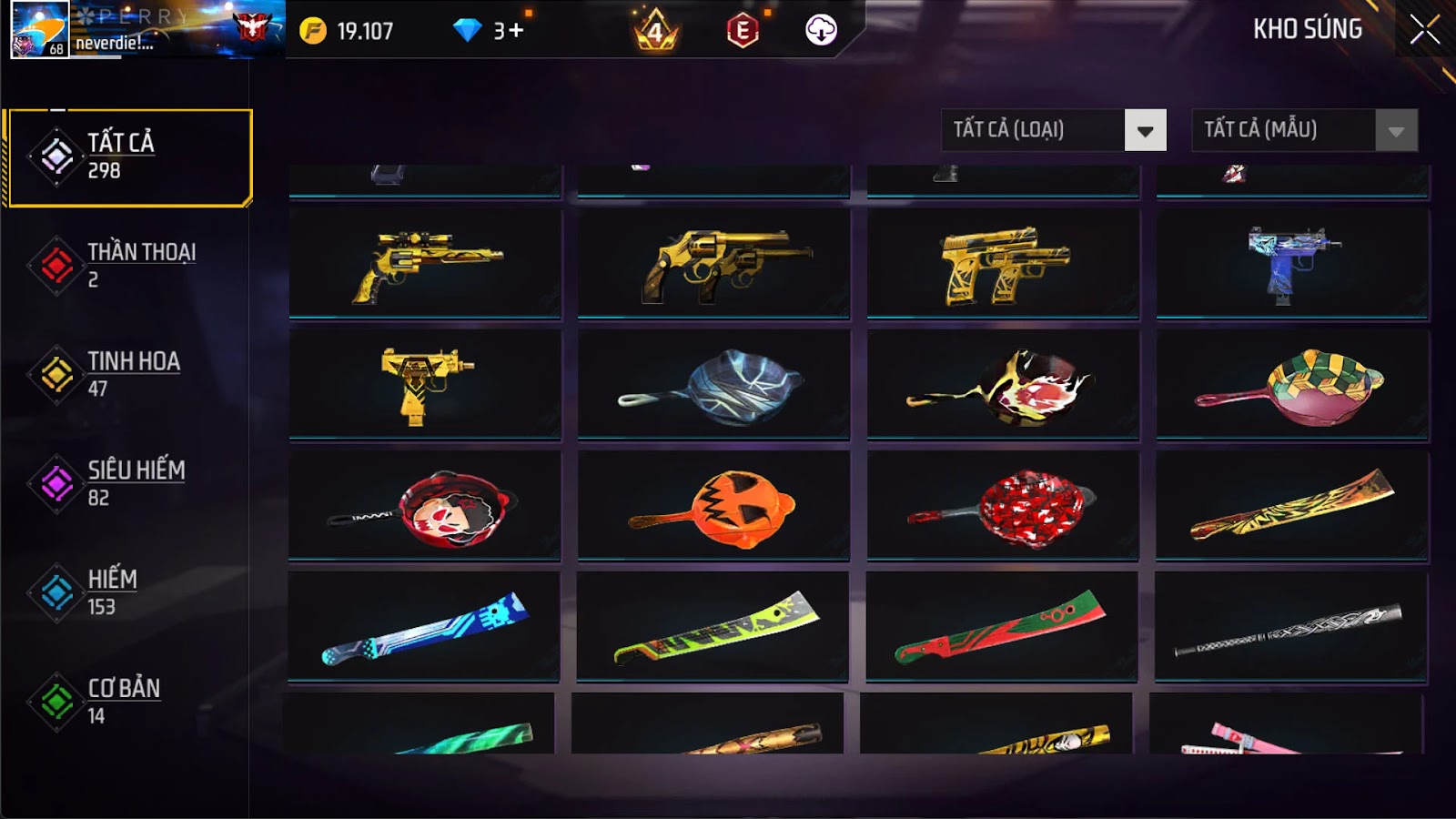The width and height of the screenshot is (1456, 819).
Task: Choose the blue skull machete skin
Action: (424, 627)
